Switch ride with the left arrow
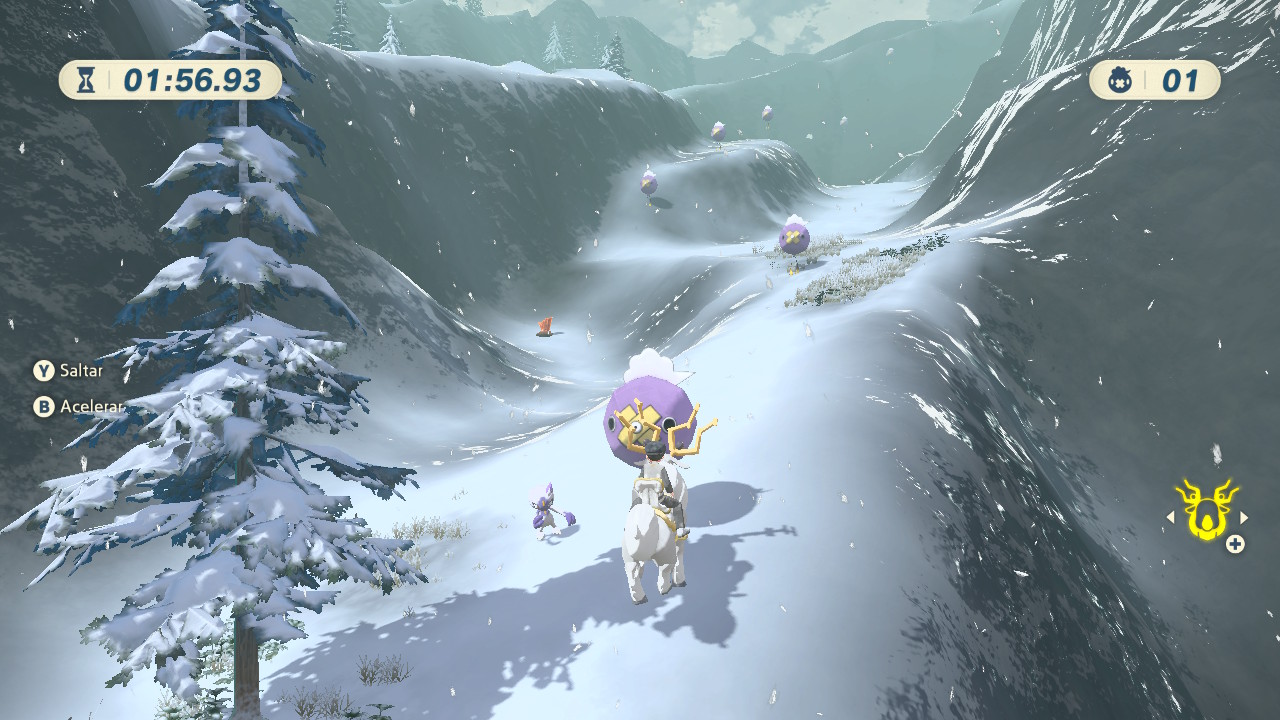1280x720 pixels. point(1170,517)
